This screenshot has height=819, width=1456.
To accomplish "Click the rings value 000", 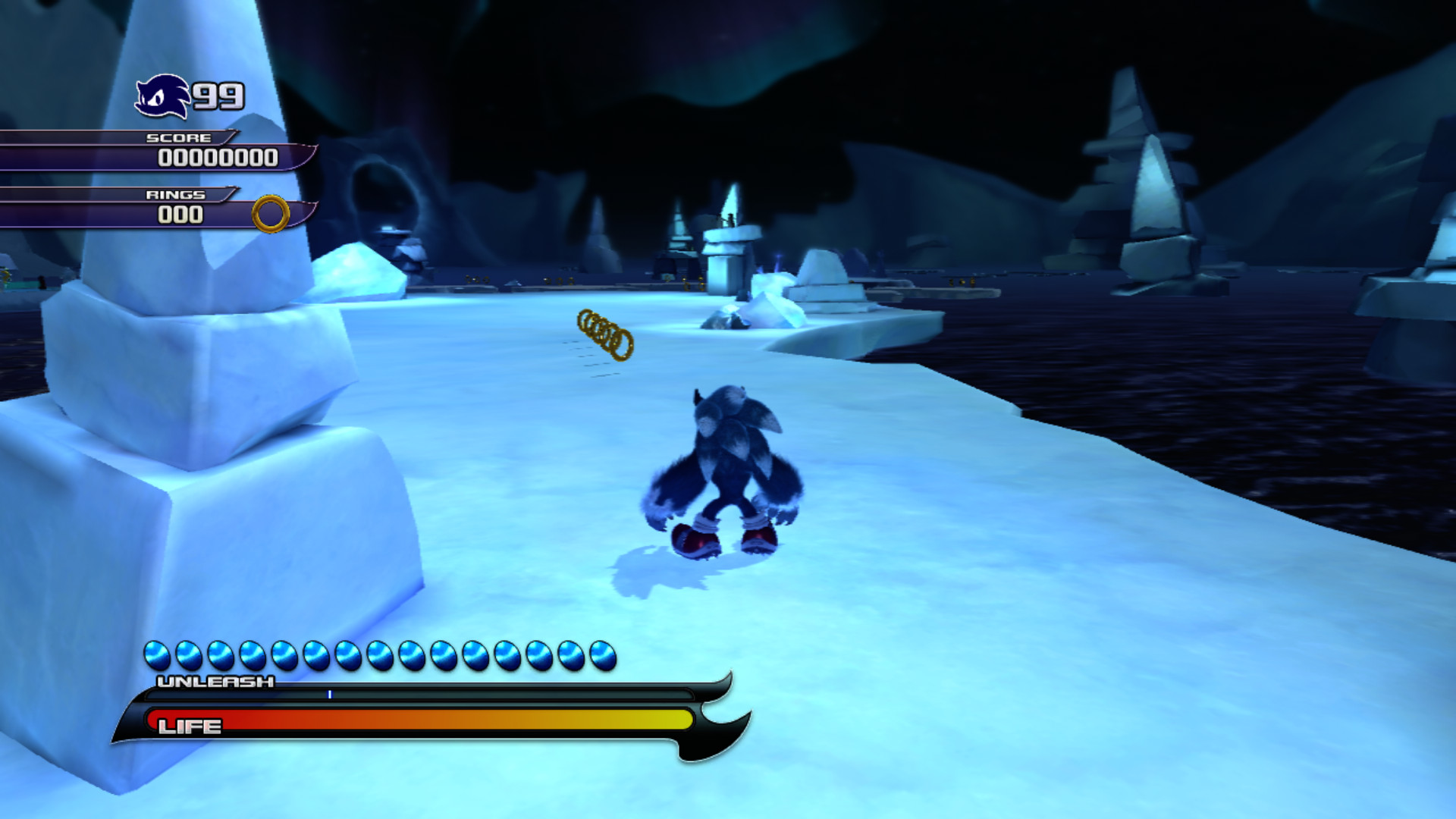I will coord(182,215).
